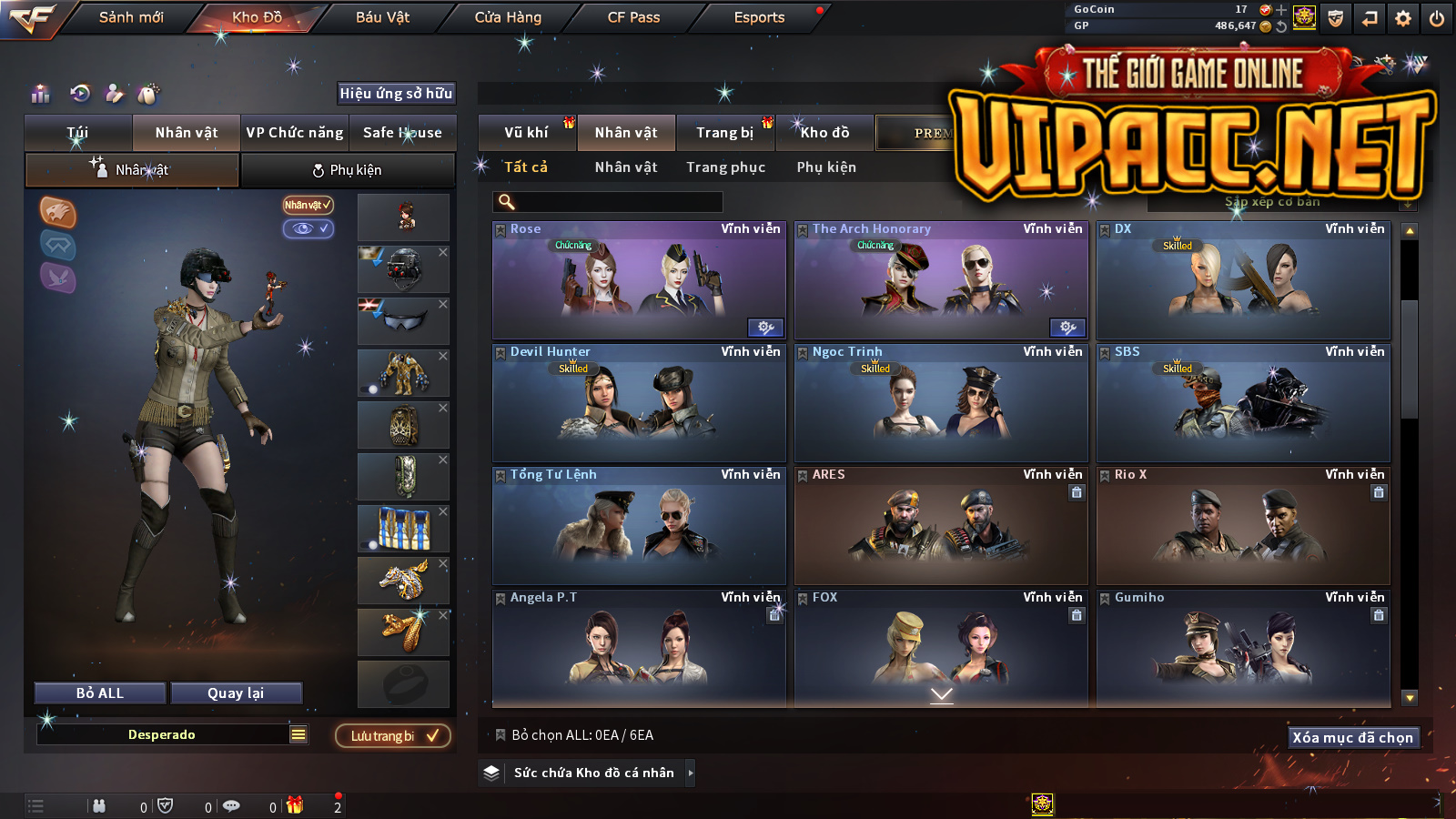Click the Bỏ ALL button

pyautogui.click(x=100, y=693)
